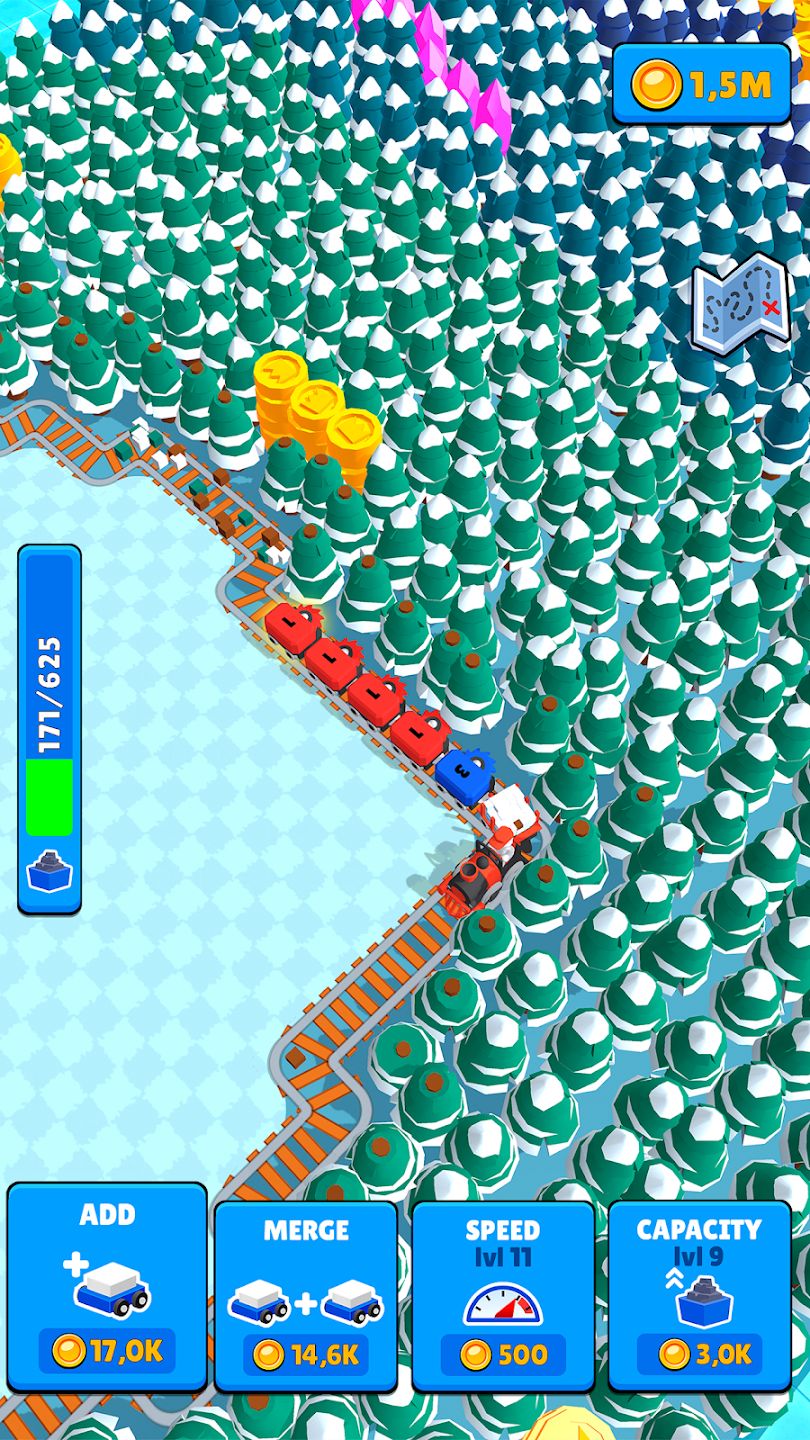
Task: Merge two wagons for 14,6K coins
Action: [x=305, y=1296]
